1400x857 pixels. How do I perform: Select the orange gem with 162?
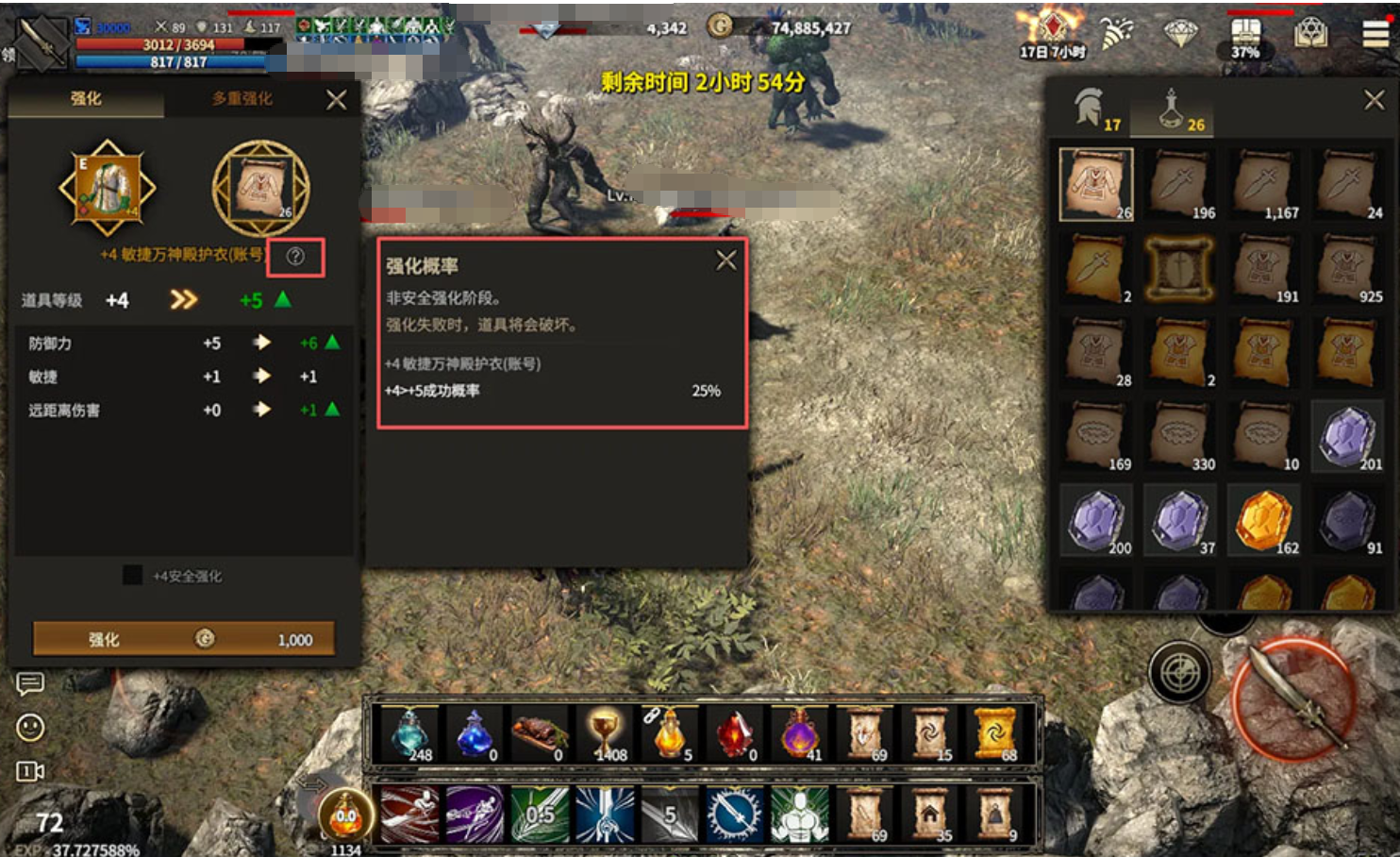coord(1263,519)
